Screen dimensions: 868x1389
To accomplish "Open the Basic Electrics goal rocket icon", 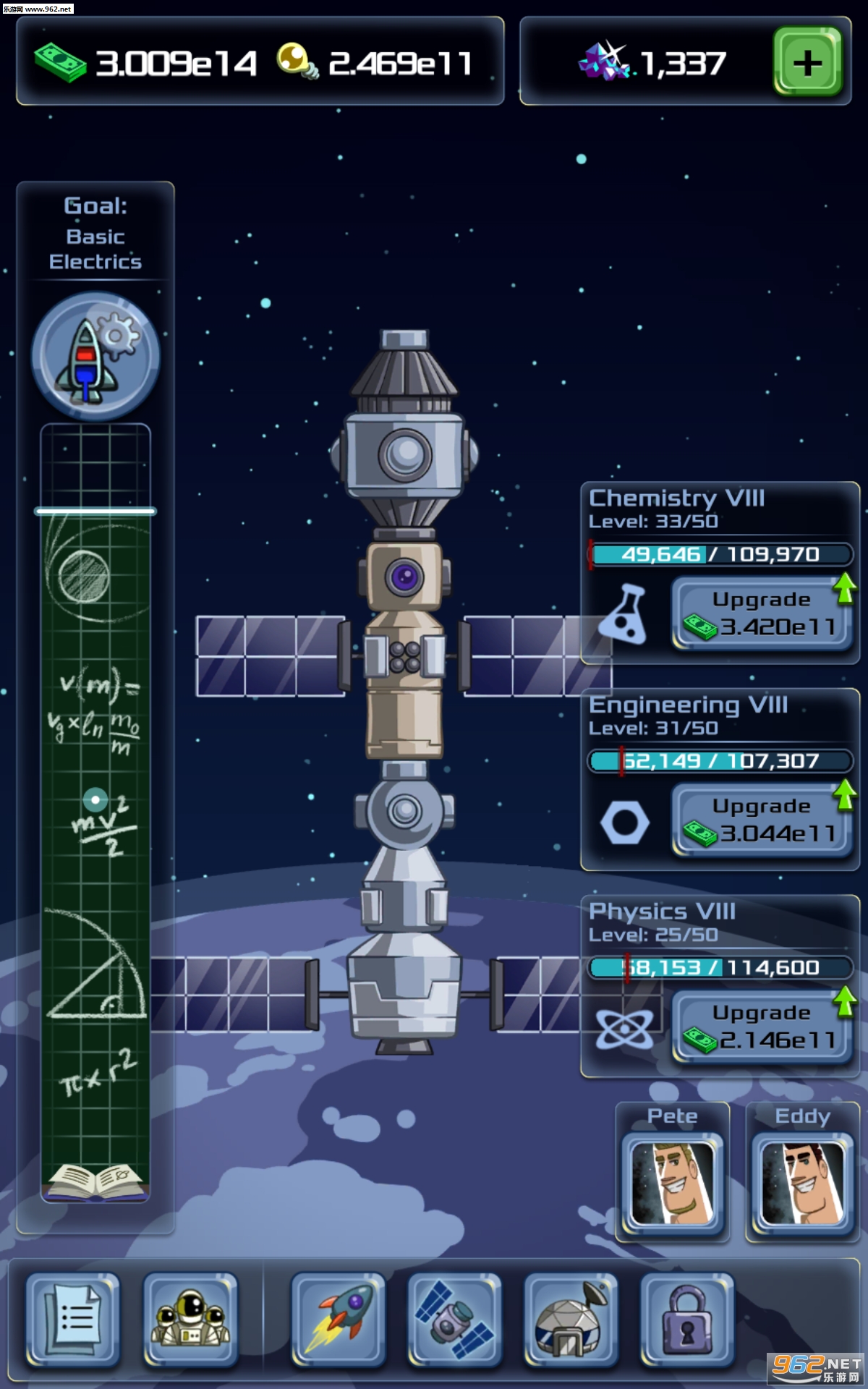I will pos(95,356).
